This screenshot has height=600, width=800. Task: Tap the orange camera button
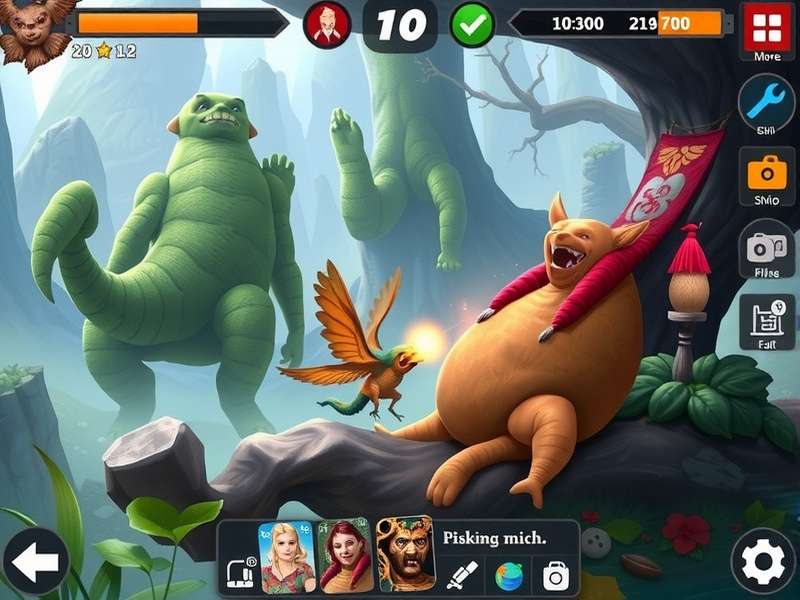pos(767,172)
